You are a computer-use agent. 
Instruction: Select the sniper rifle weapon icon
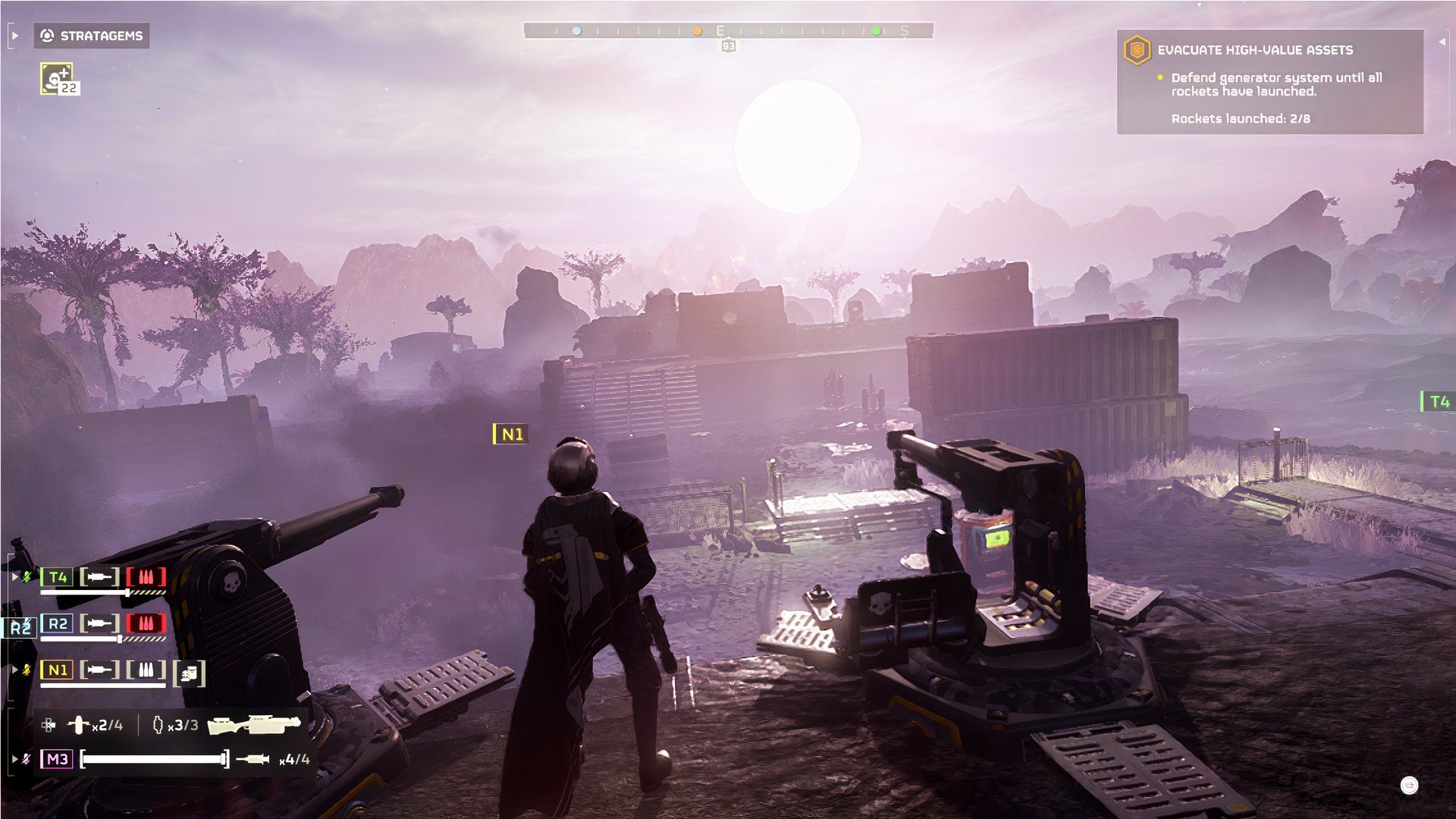coord(253,726)
